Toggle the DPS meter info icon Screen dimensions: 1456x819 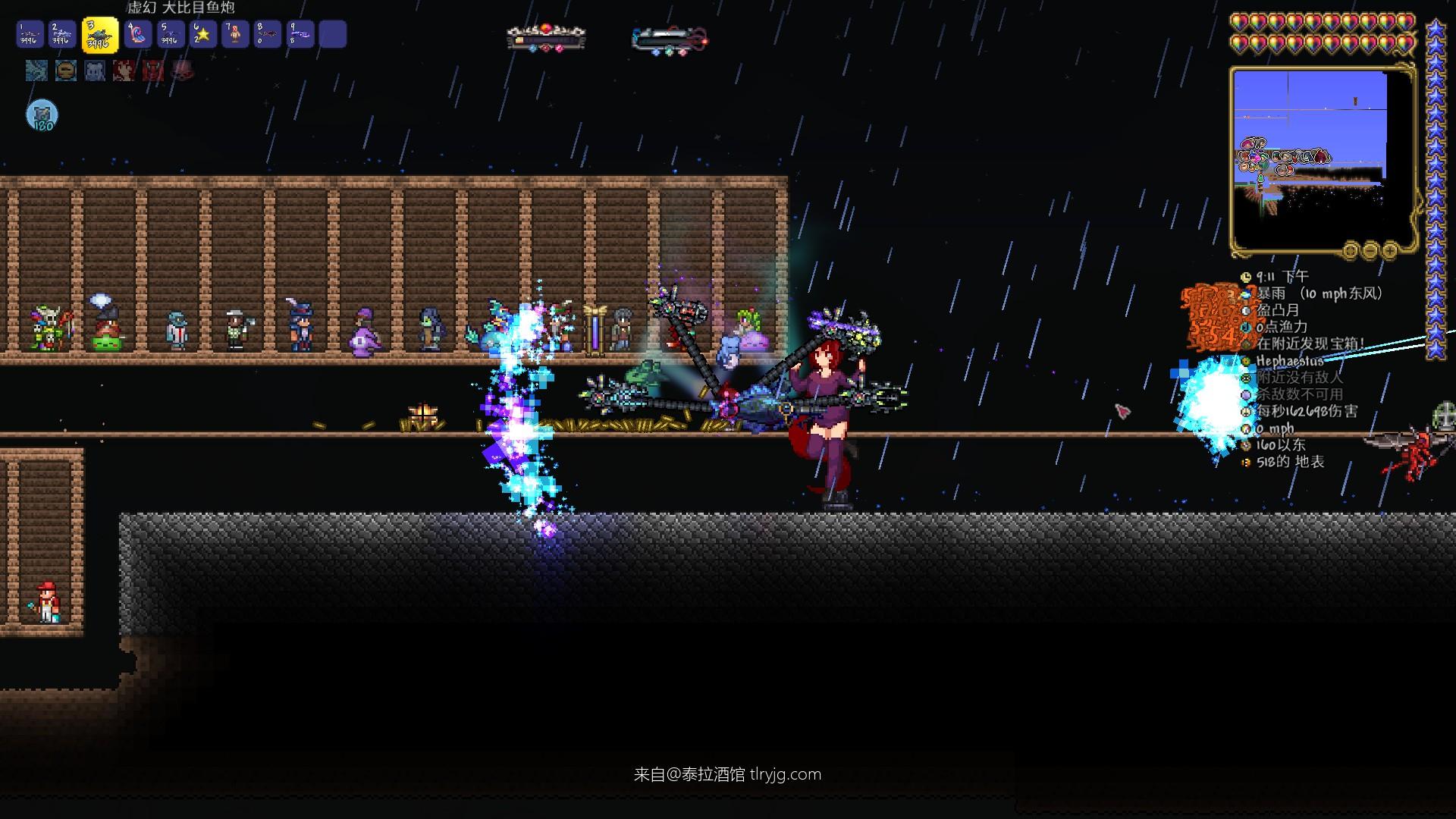coord(1245,411)
